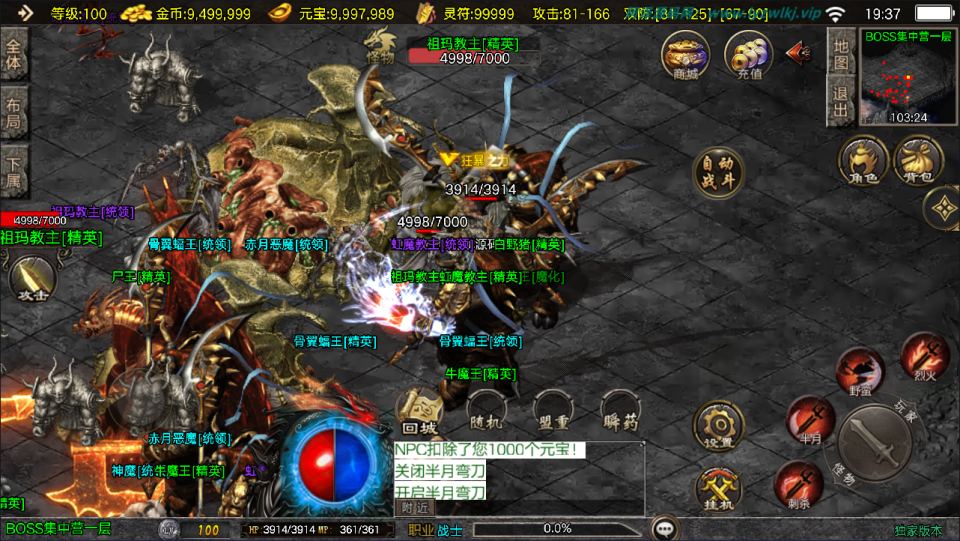Open the 地图 map
The height and width of the screenshot is (541, 960).
tap(841, 56)
